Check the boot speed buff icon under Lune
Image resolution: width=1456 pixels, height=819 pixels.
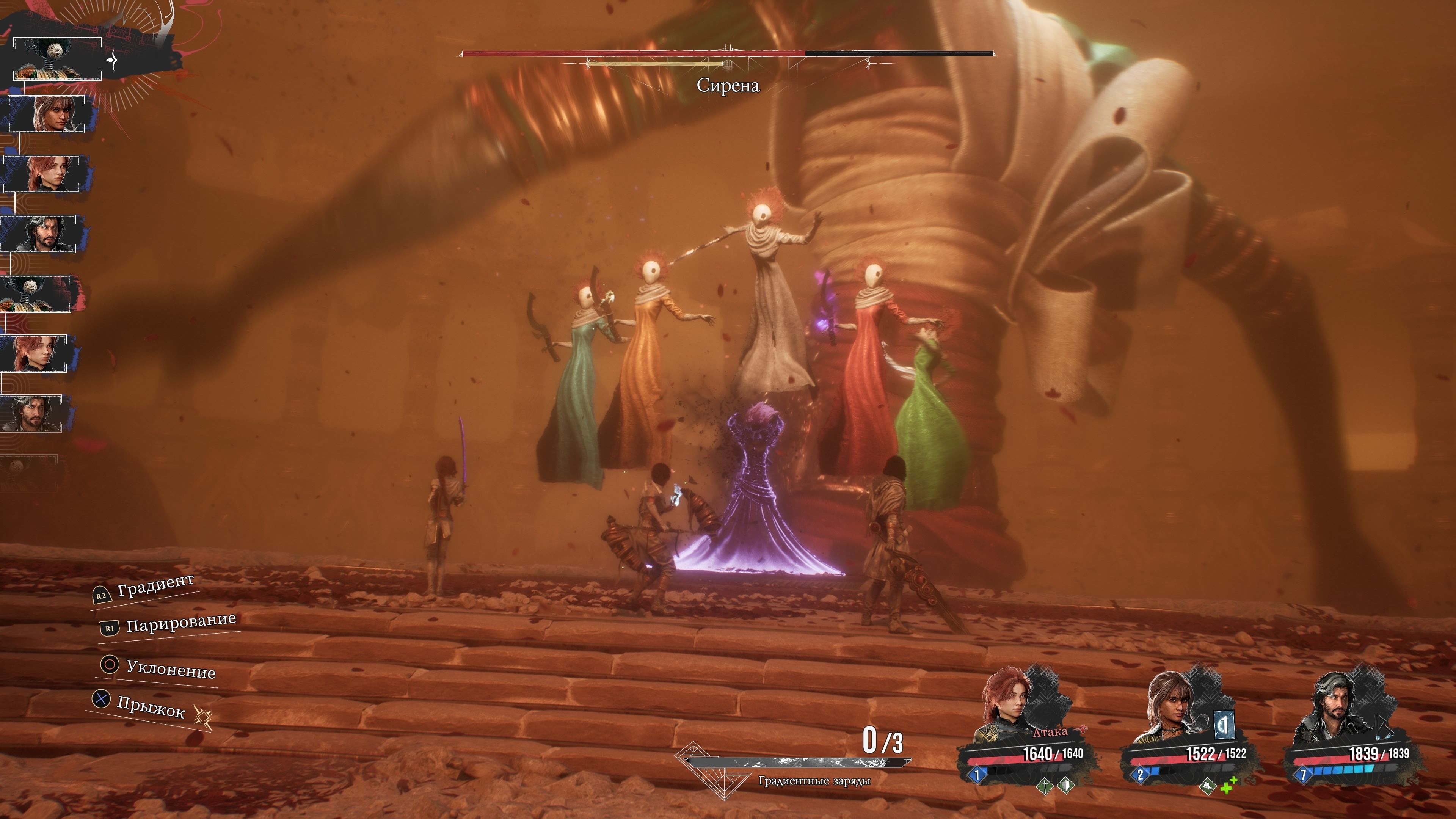(1207, 786)
